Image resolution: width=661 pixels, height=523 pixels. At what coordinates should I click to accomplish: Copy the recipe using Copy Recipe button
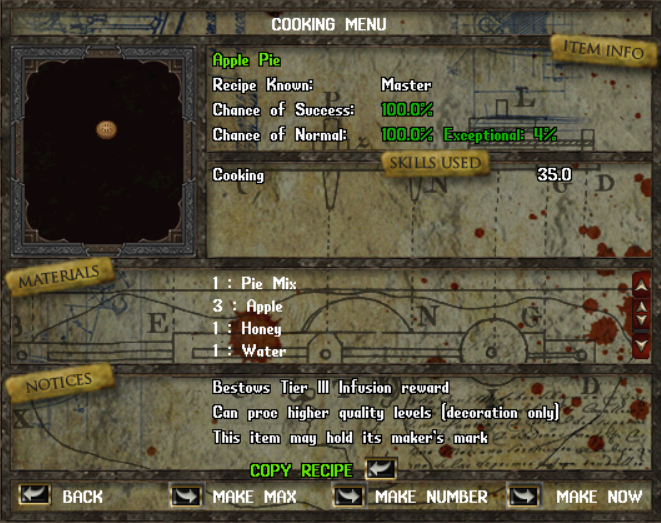[x=381, y=469]
